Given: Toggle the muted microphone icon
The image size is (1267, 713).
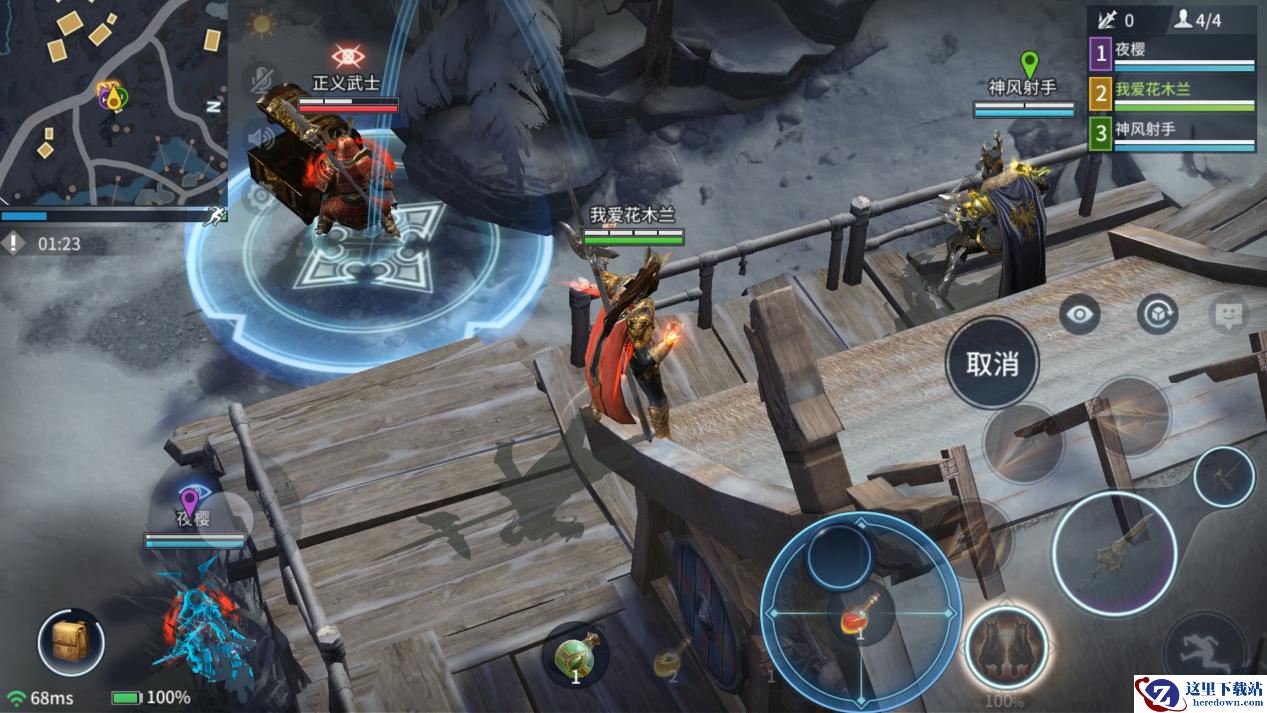Looking at the screenshot, I should 262,80.
